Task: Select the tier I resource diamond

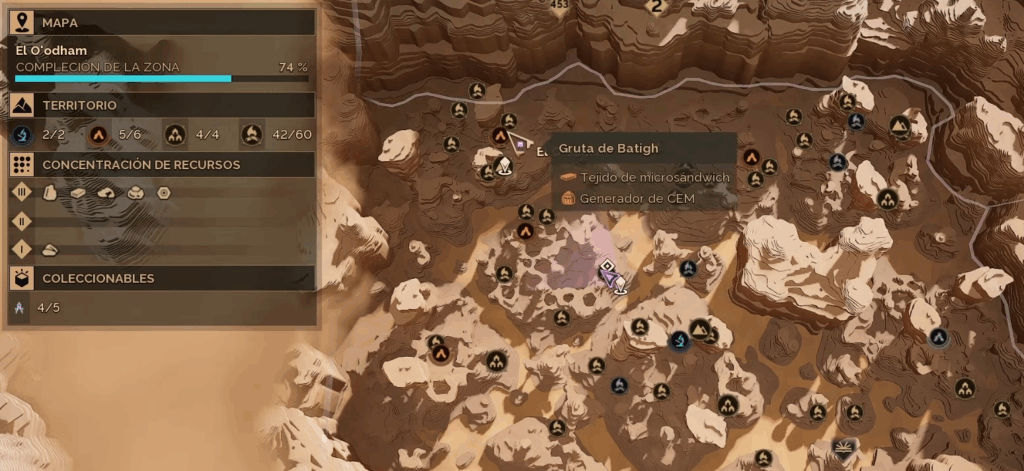Action: pos(21,248)
